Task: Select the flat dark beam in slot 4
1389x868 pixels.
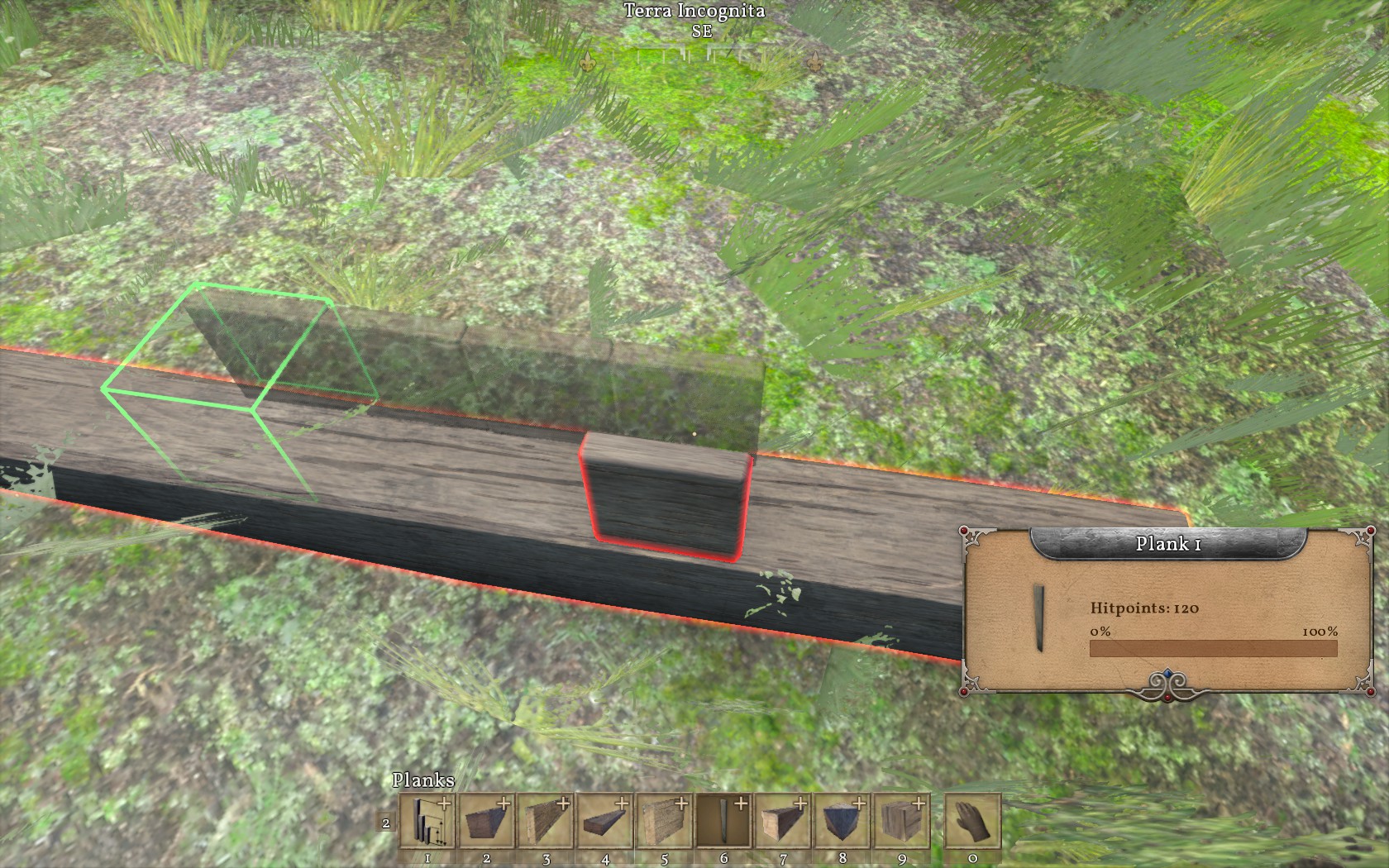Action: pyautogui.click(x=605, y=821)
